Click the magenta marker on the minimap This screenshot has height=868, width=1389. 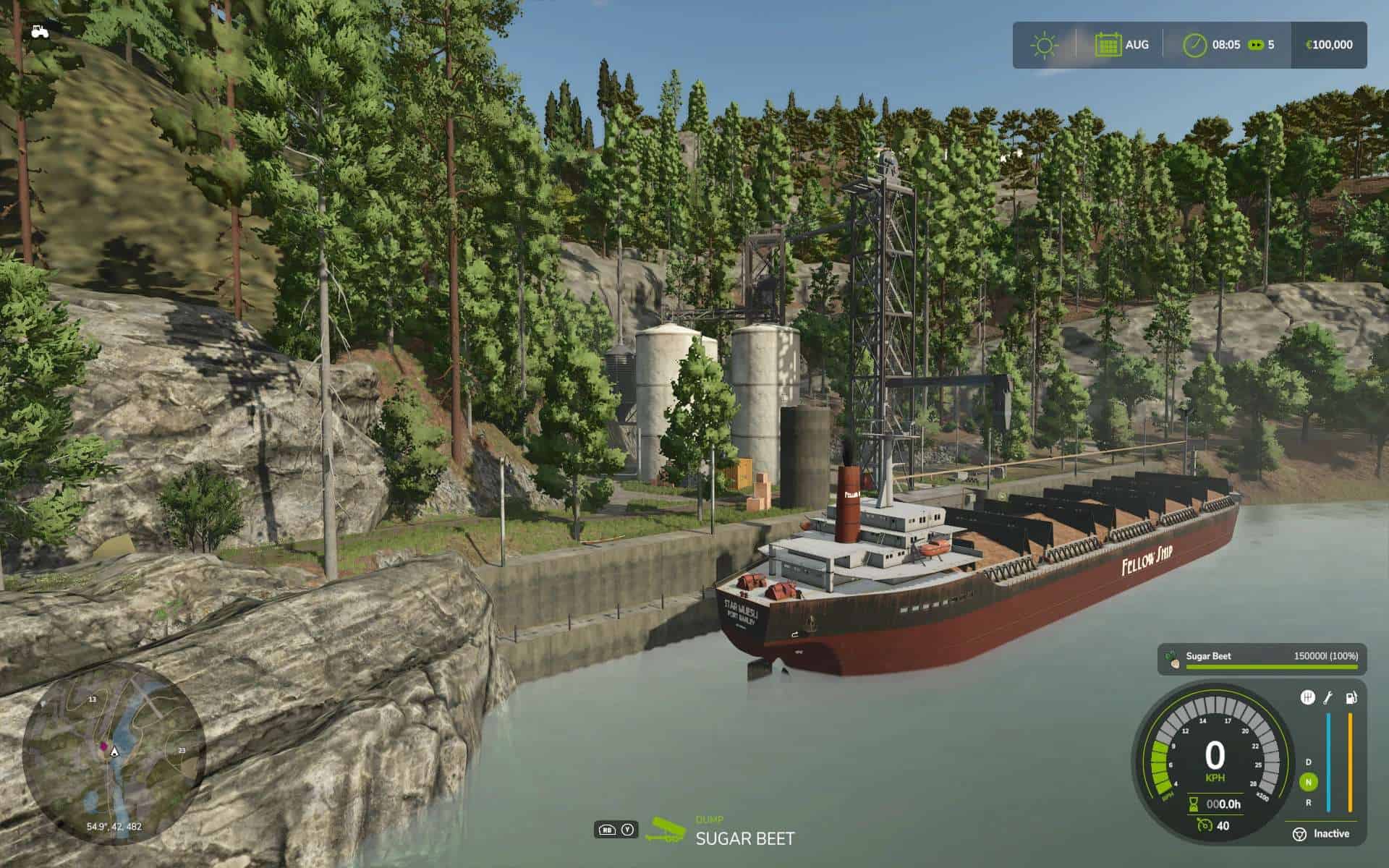(103, 745)
